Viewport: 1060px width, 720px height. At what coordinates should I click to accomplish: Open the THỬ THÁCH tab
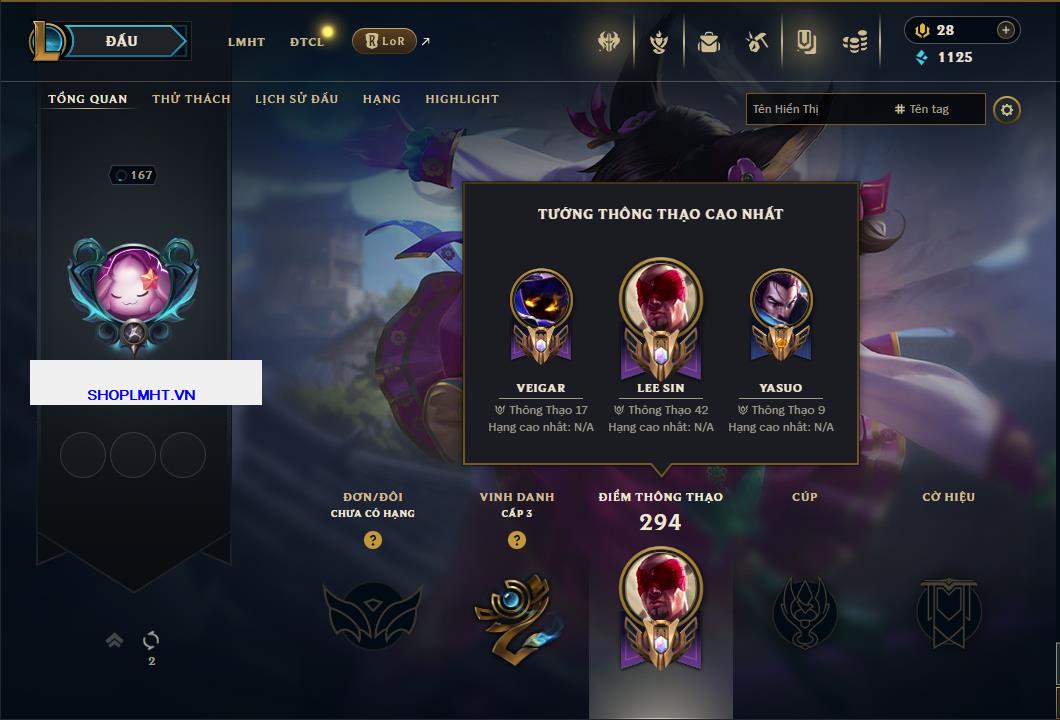[191, 99]
